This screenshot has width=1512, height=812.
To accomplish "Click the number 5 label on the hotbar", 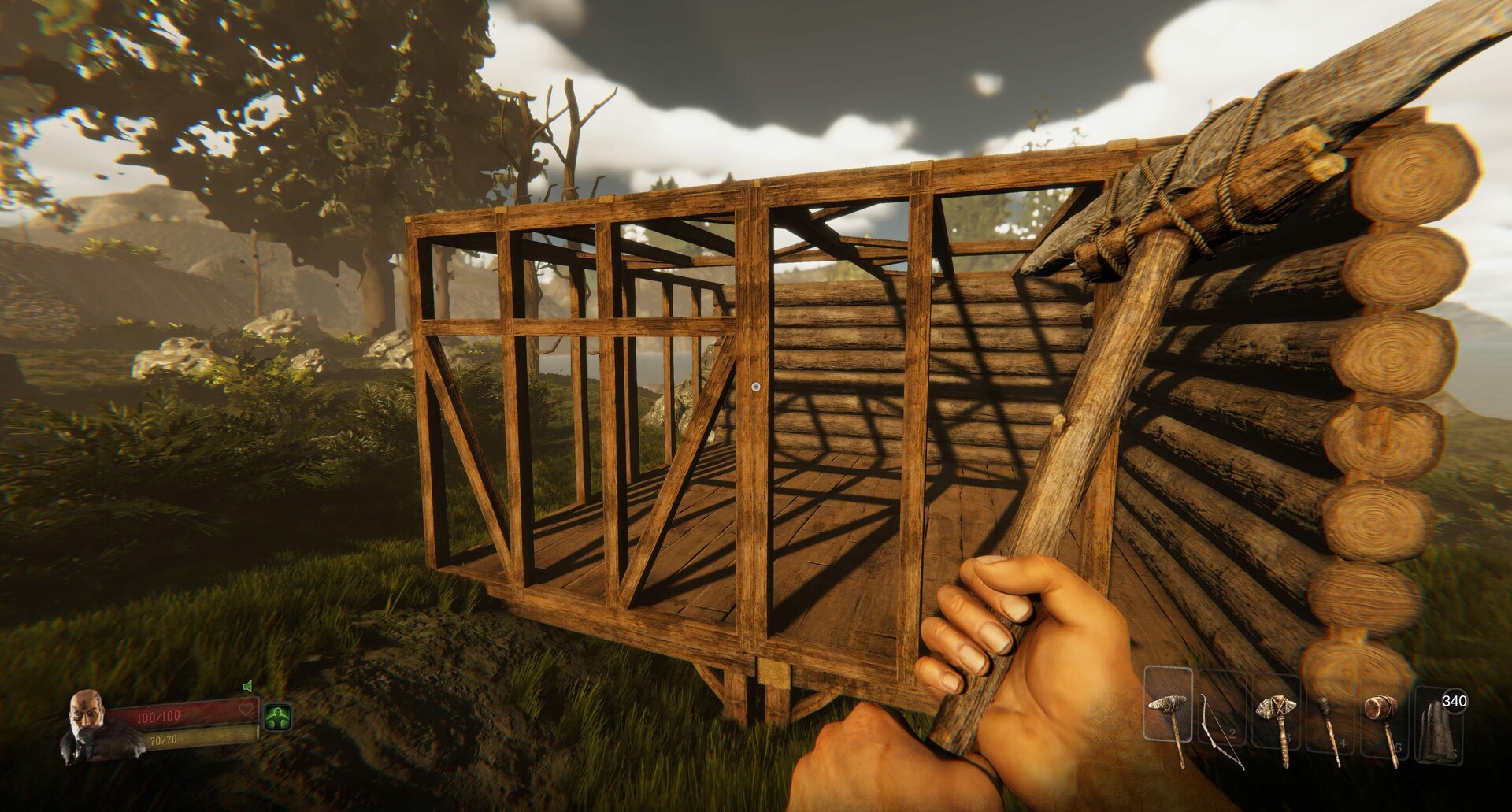I will [1398, 748].
